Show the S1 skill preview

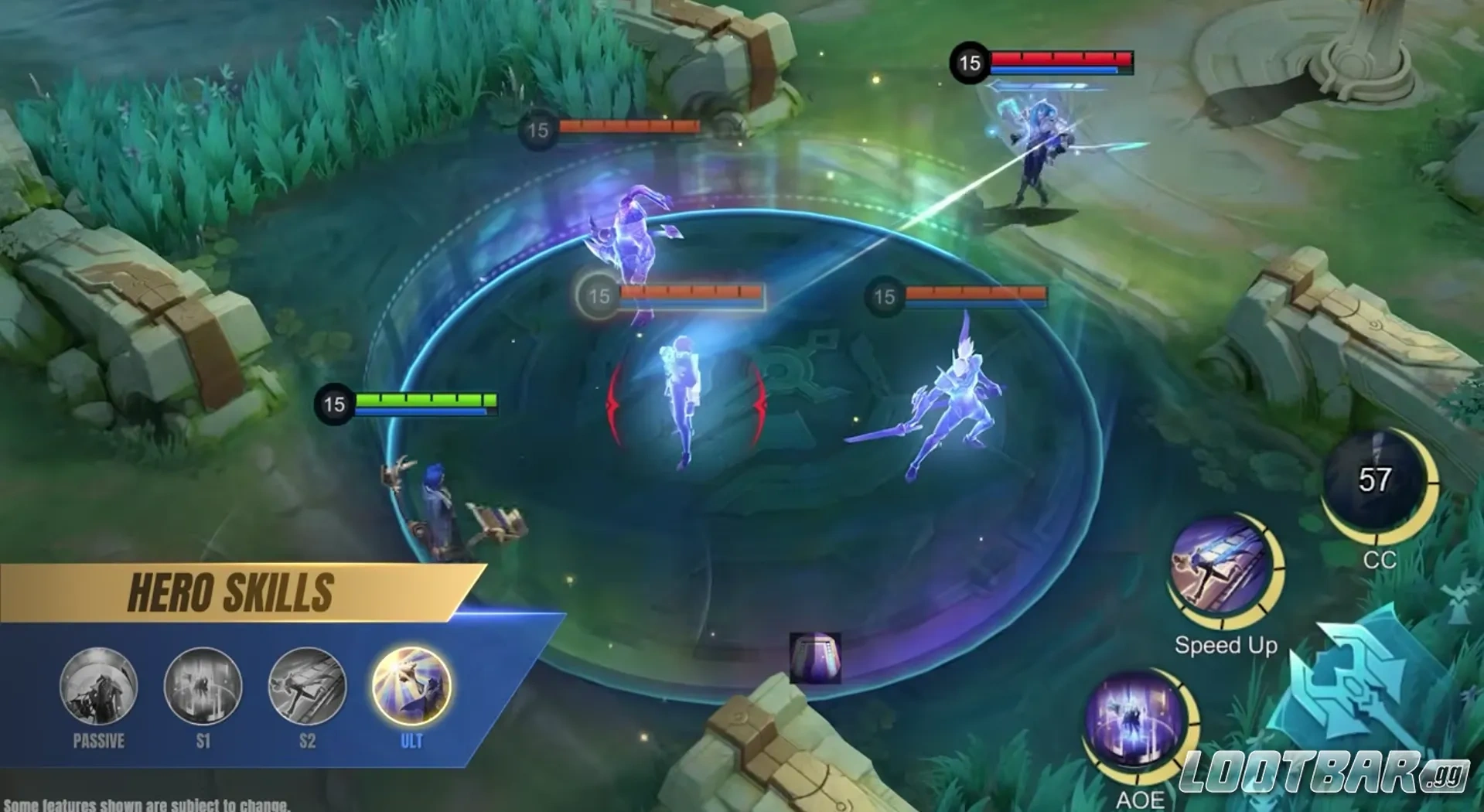tap(203, 687)
